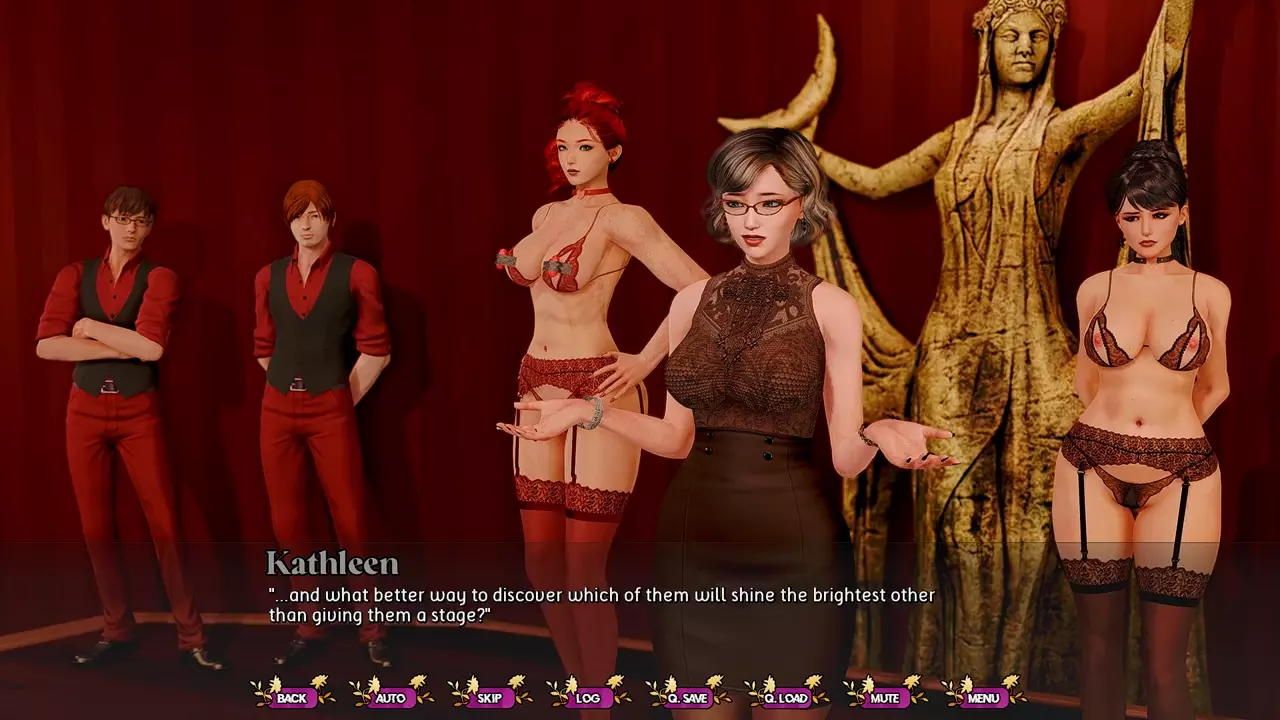This screenshot has width=1280, height=720.
Task: Open the game MENU
Action: click(983, 697)
